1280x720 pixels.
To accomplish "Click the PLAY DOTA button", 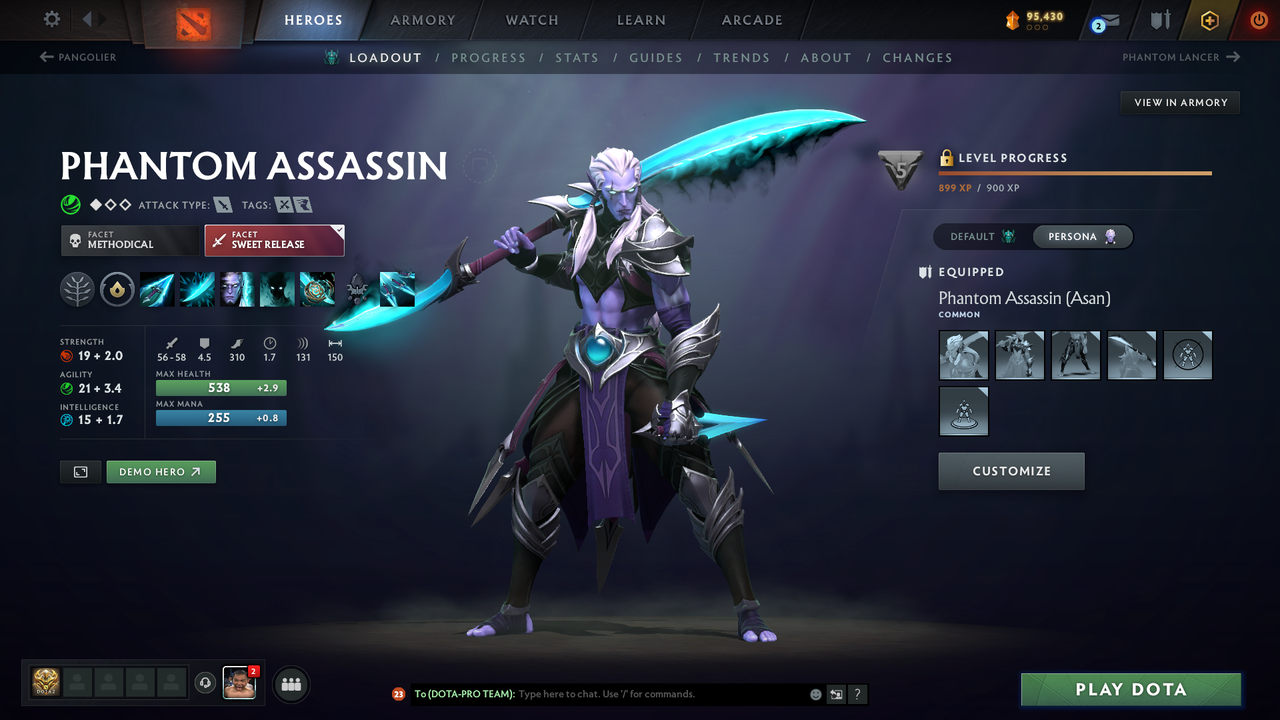I will [x=1130, y=689].
